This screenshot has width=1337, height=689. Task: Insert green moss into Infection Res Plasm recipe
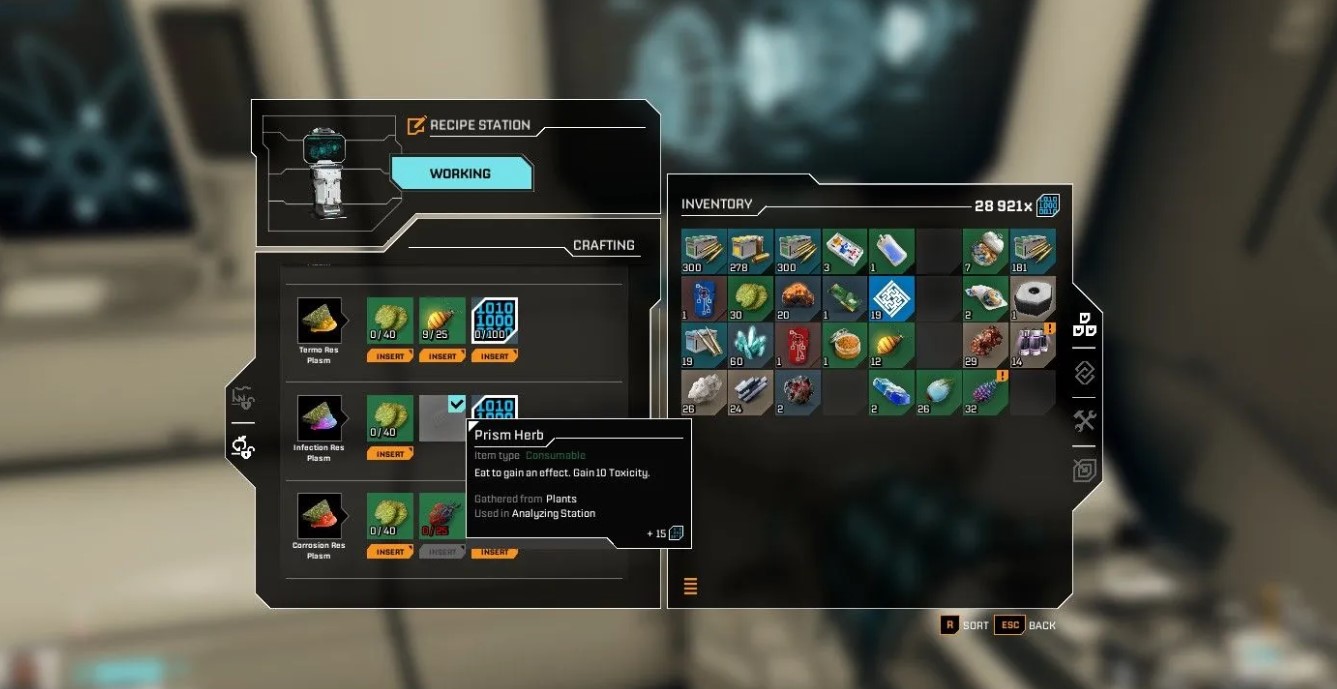pos(390,454)
